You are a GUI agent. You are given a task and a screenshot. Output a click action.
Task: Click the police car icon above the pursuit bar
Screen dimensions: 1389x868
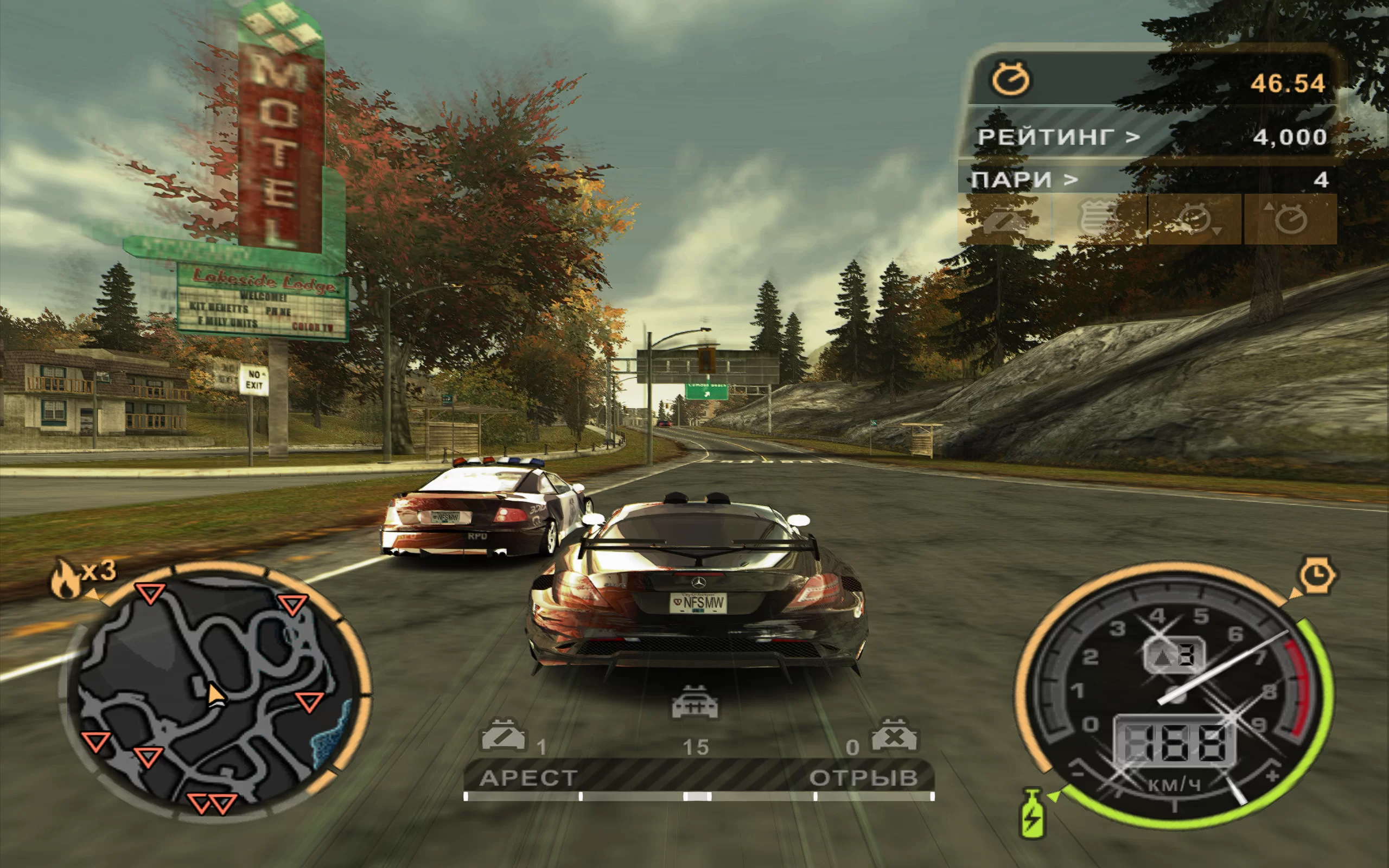pyautogui.click(x=694, y=703)
